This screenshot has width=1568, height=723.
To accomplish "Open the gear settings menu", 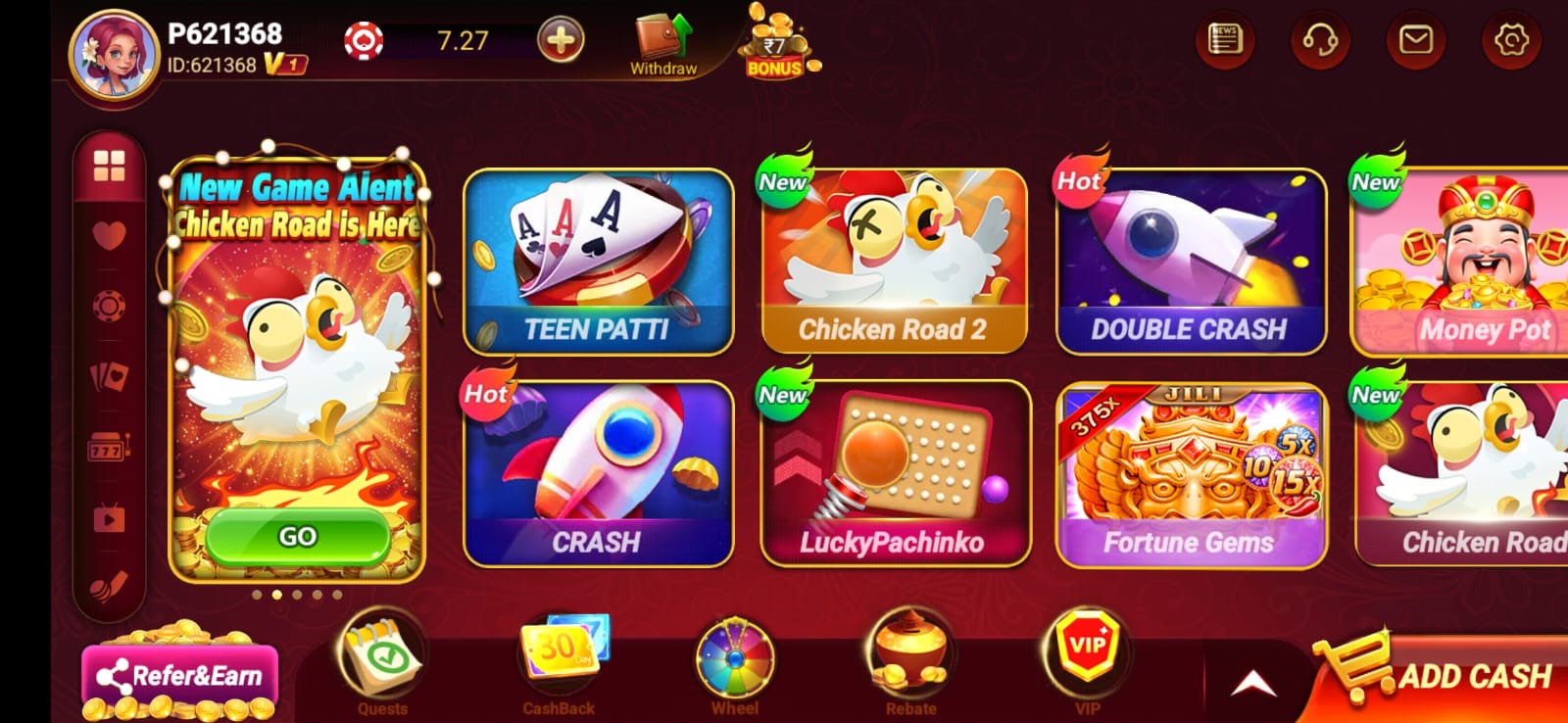I will tap(1511, 40).
